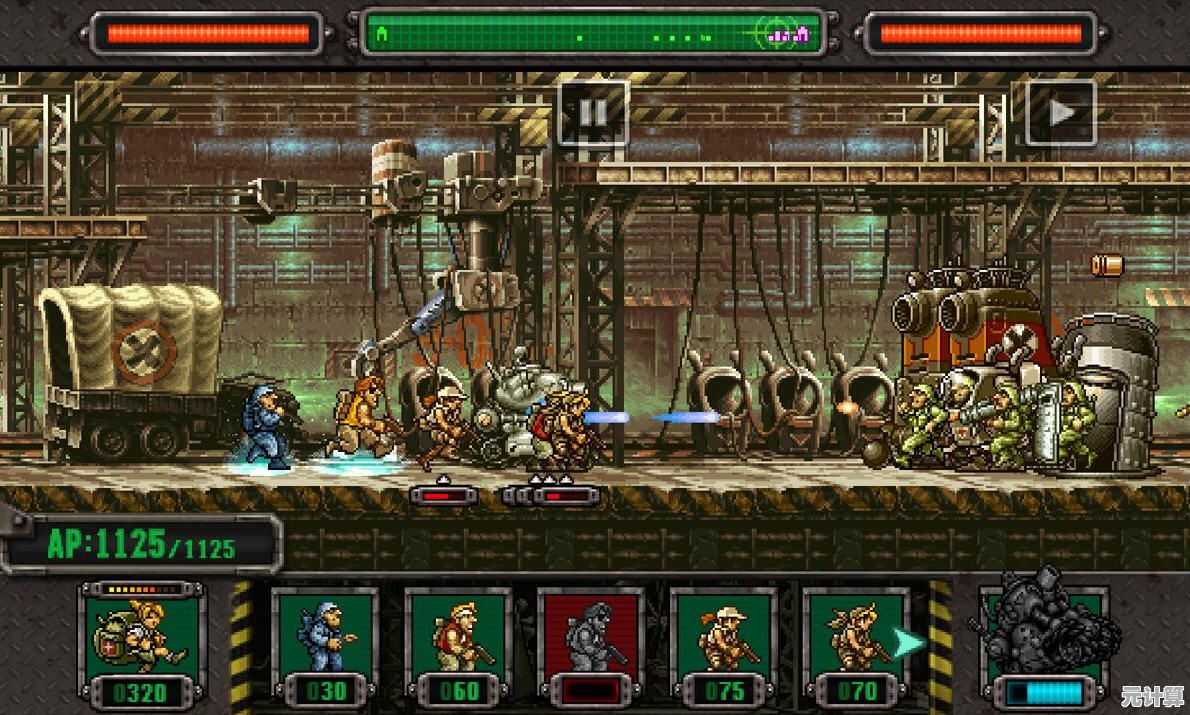This screenshot has width=1190, height=715.
Task: Deploy the blonde unit costing 70
Action: (856, 643)
